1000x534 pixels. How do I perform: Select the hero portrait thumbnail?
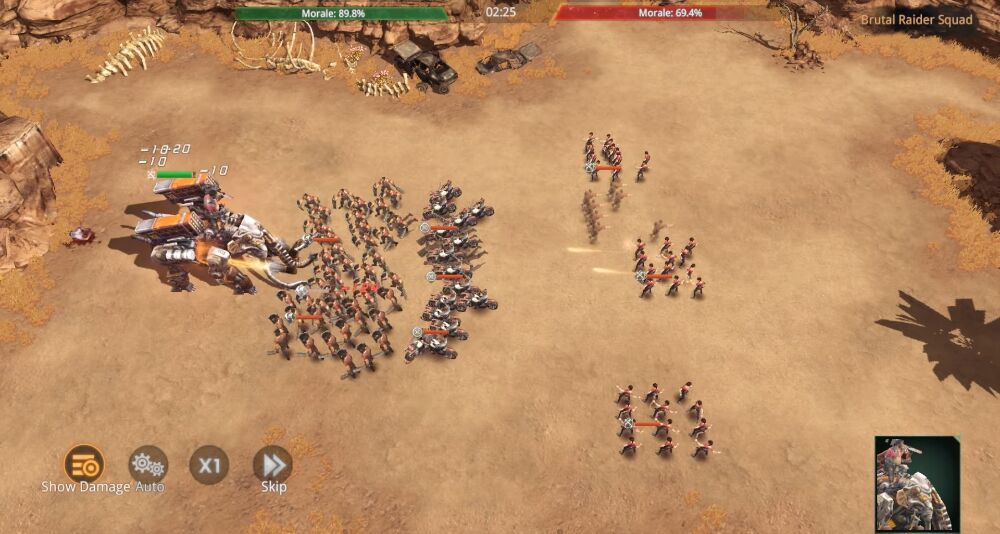pos(917,484)
